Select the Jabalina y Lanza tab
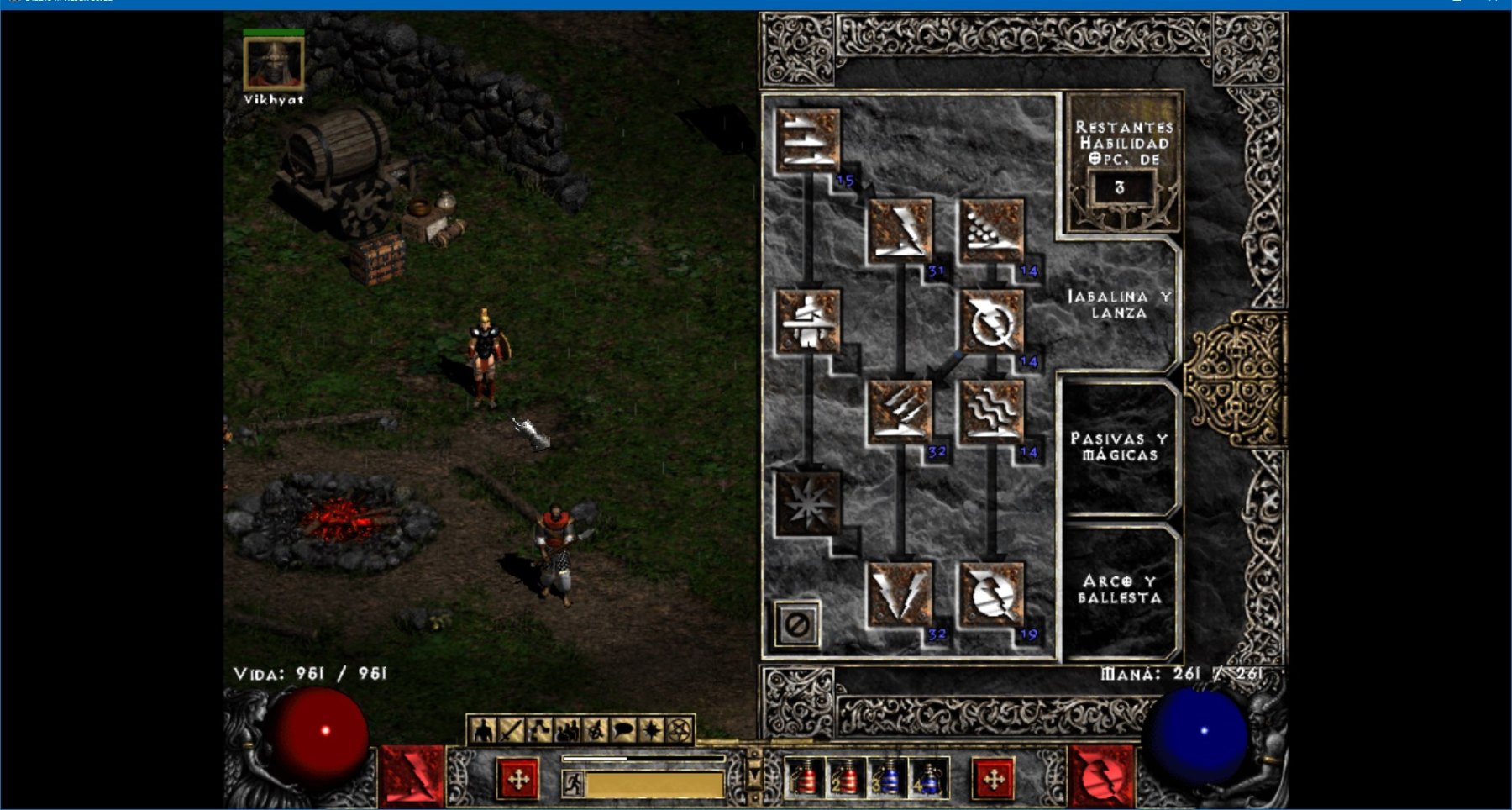The height and width of the screenshot is (810, 1512). [1119, 304]
